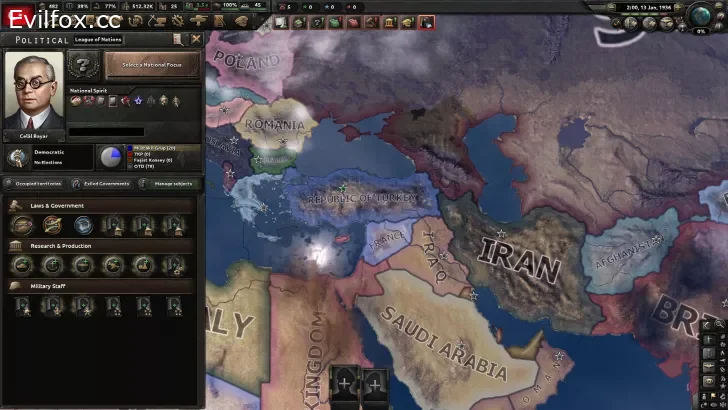Click Celâl Bayar's leader portrait
This screenshot has height=410, width=728.
[x=34, y=84]
